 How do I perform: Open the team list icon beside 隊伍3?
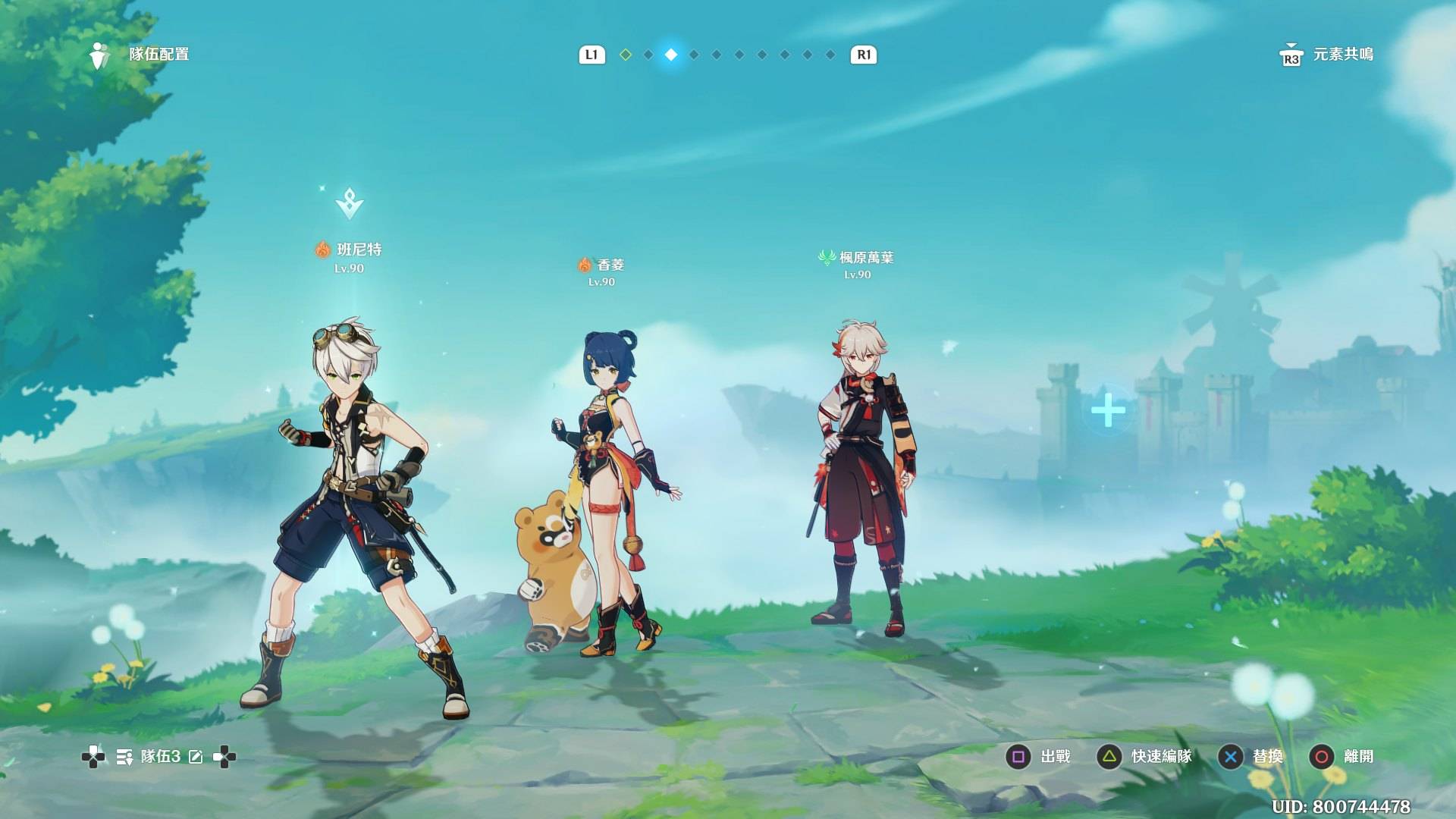coord(124,757)
